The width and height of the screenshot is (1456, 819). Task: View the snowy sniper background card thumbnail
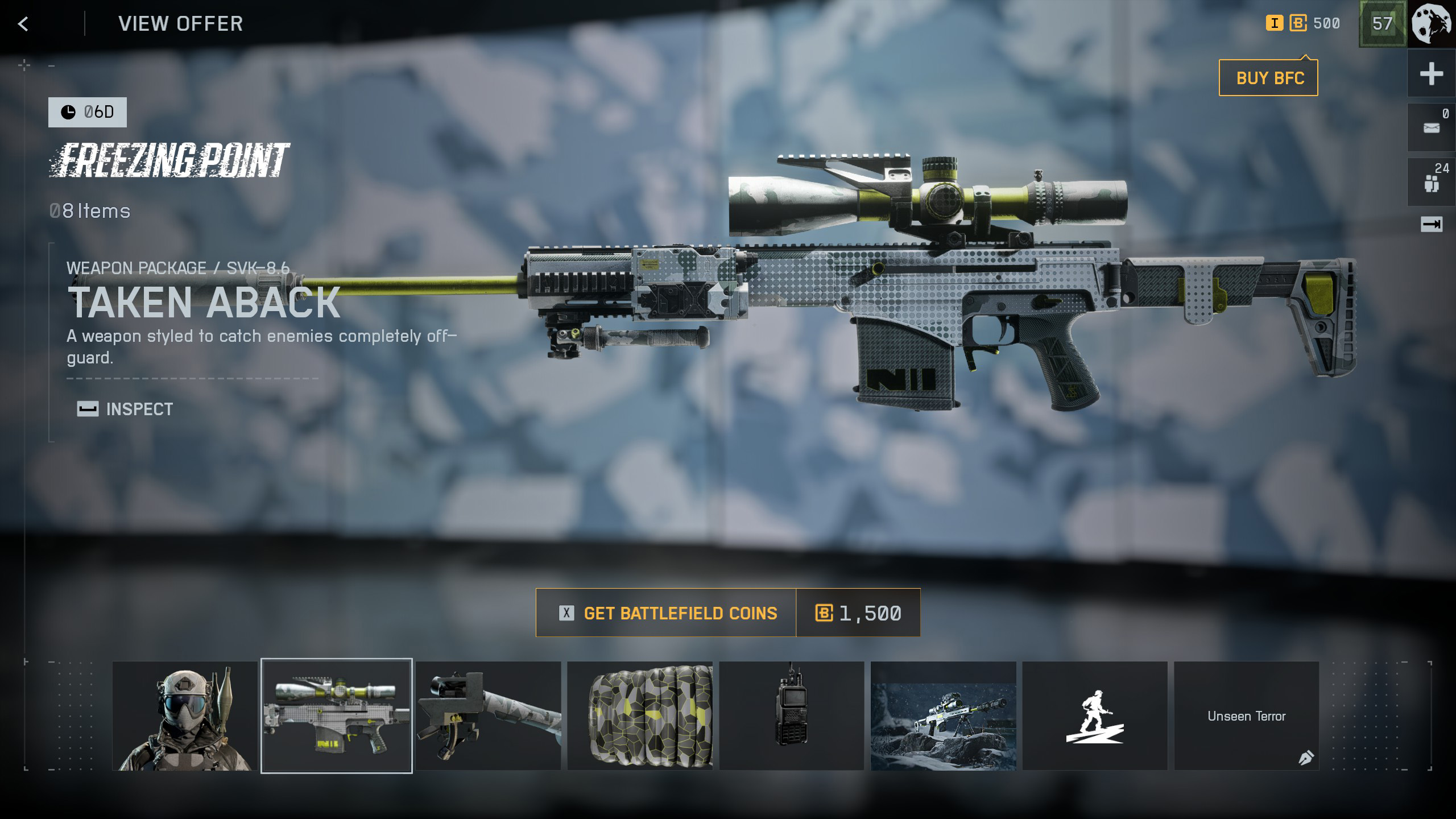coord(943,715)
